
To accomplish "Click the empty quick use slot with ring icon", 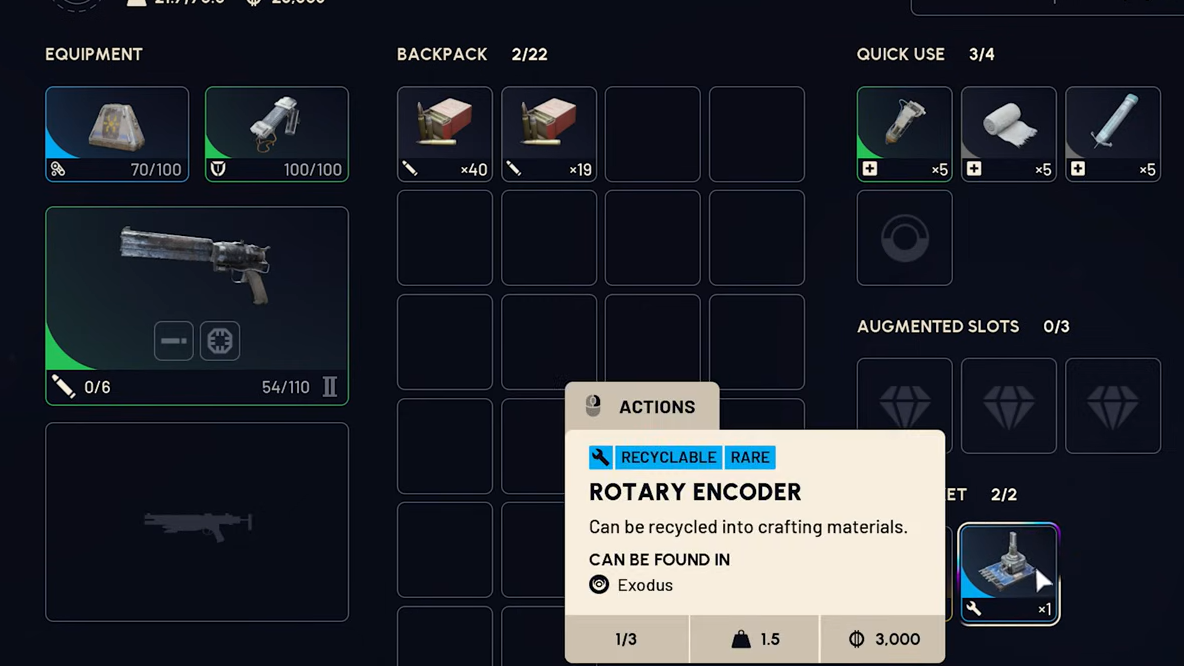I will (904, 239).
